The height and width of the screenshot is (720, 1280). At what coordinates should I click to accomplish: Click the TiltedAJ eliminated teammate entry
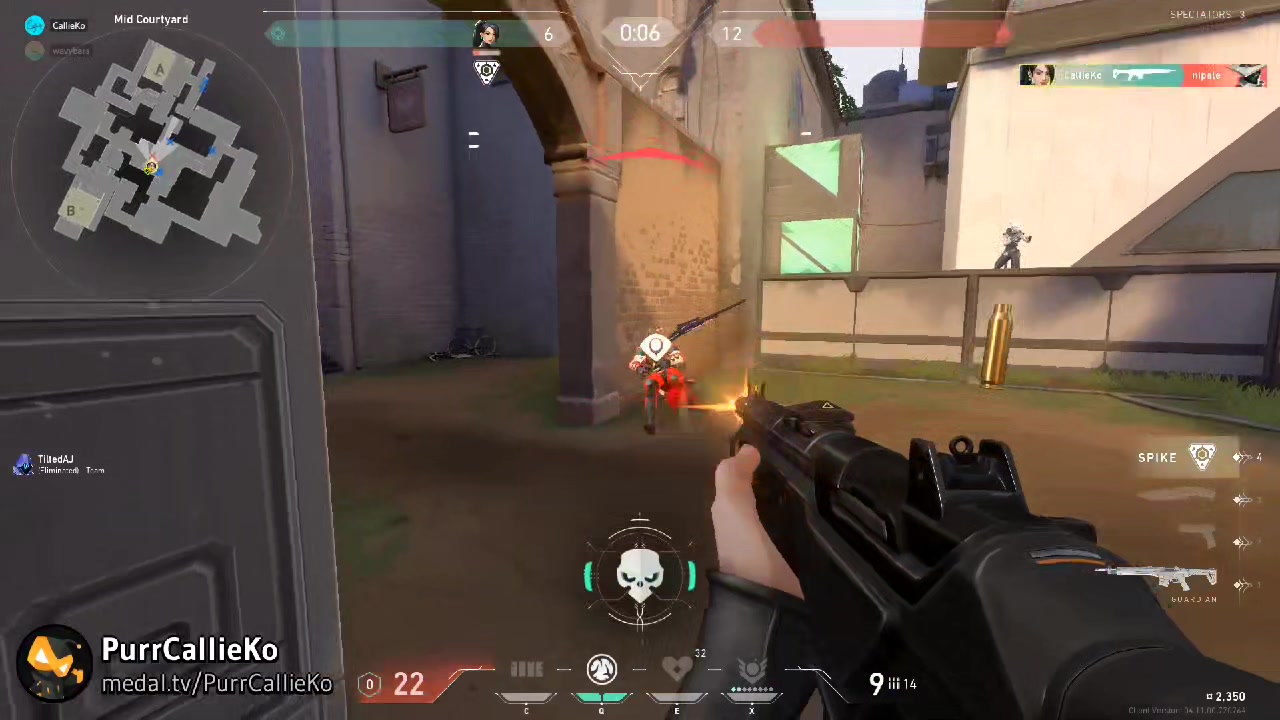(58, 464)
